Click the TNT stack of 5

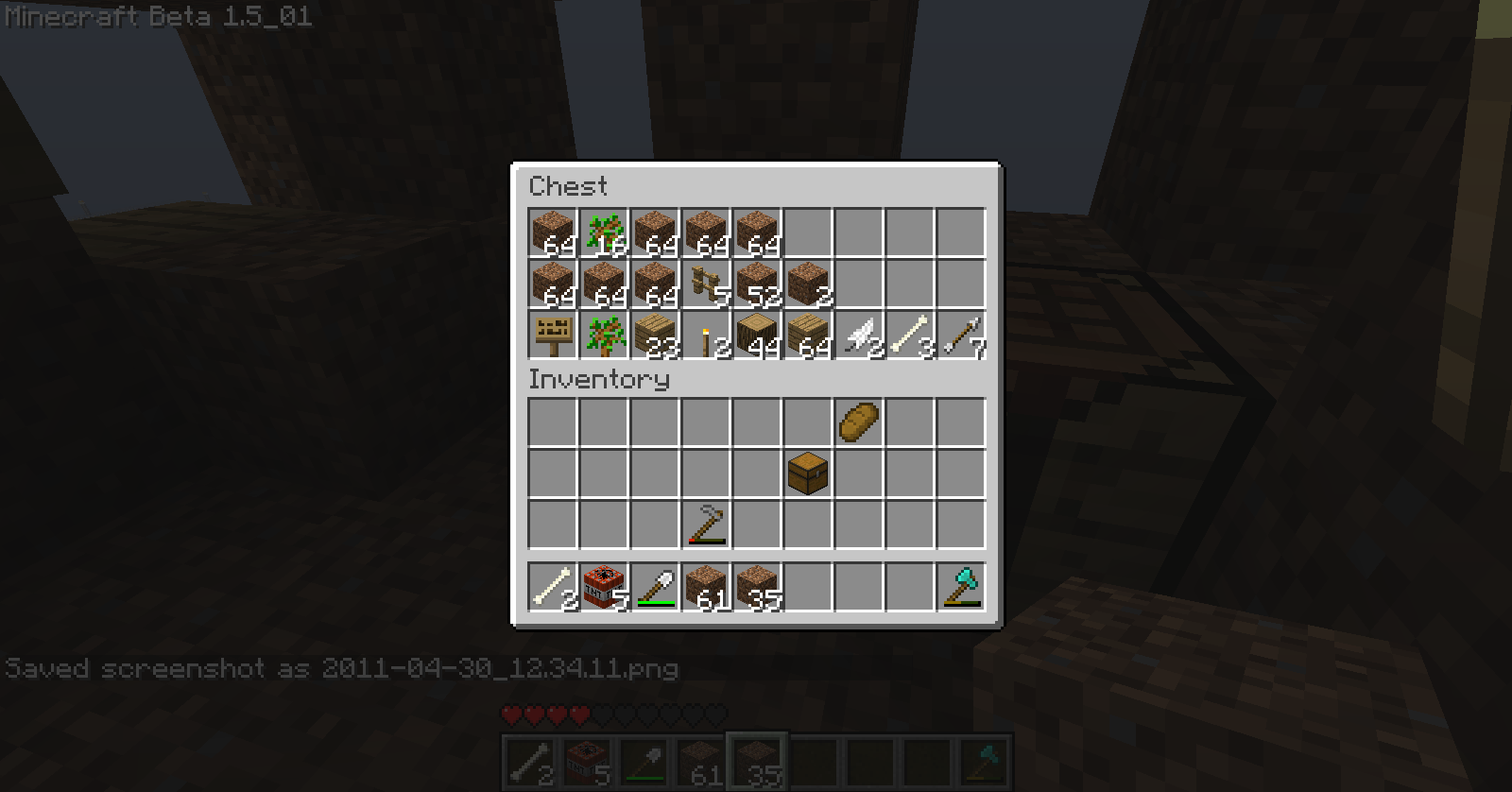[604, 587]
